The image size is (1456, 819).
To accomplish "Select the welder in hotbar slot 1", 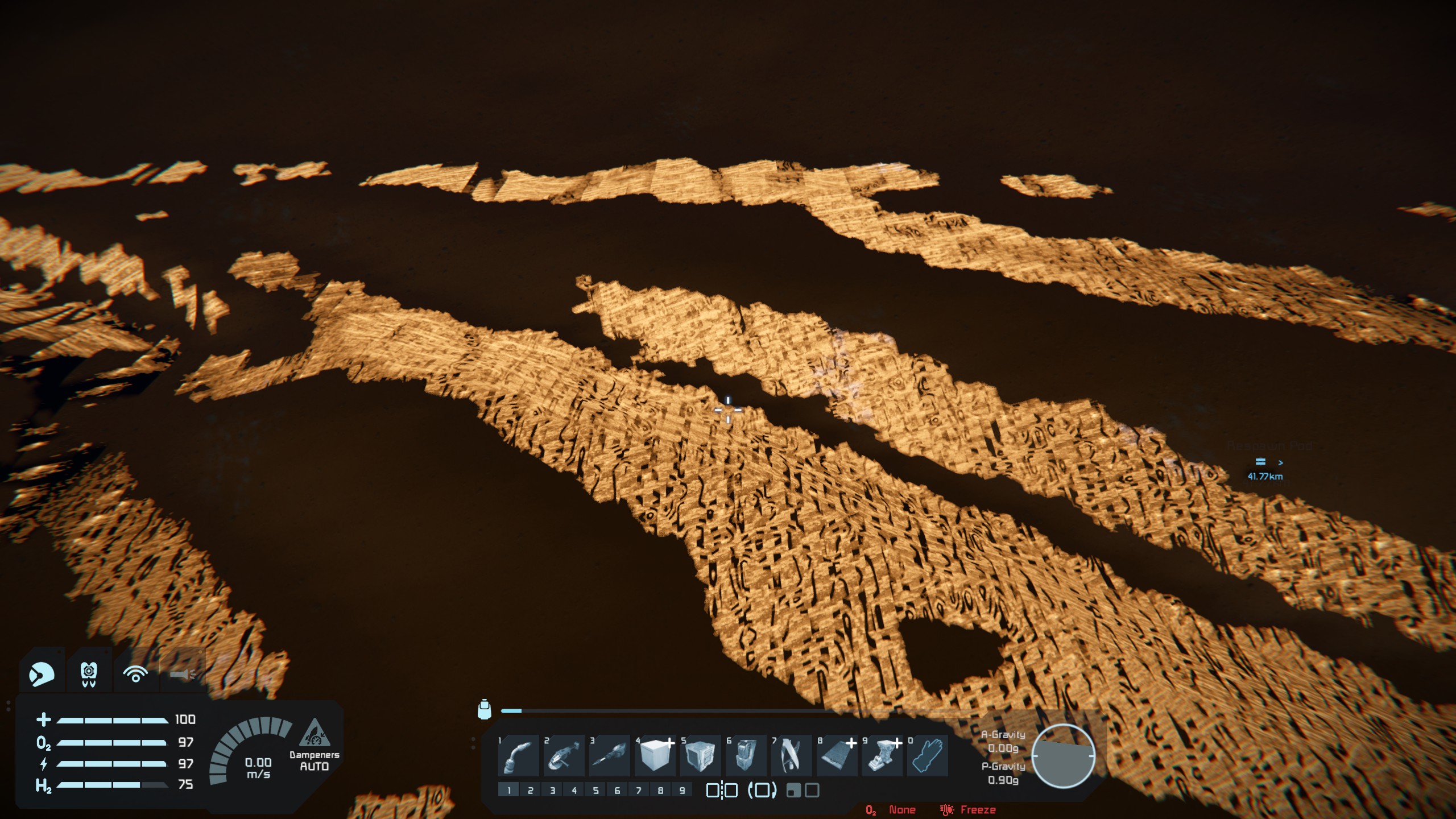I will coord(518,756).
